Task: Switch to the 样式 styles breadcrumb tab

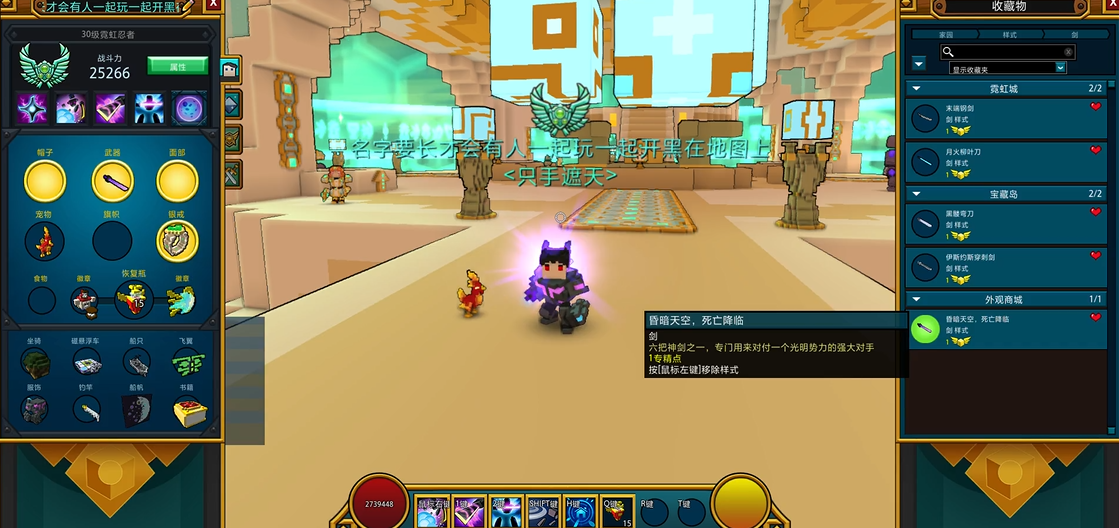Action: (1009, 34)
